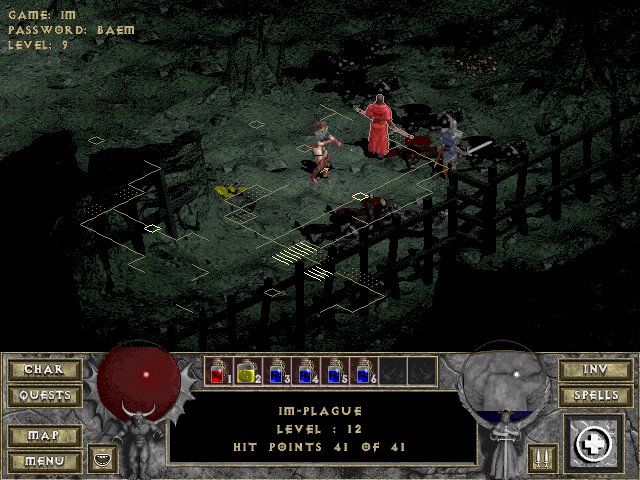Open the chat with the mouth button
The width and height of the screenshot is (640, 480).
[x=101, y=458]
